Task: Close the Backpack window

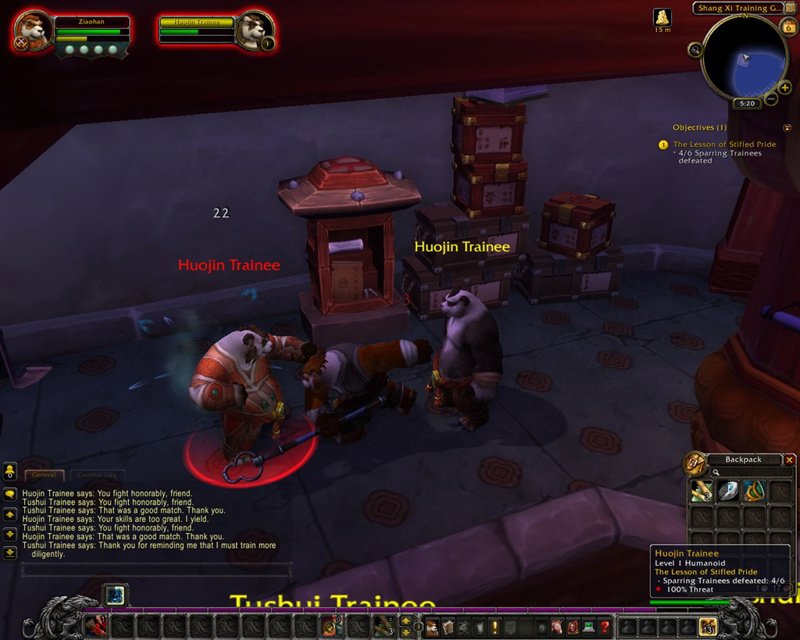Action: [788, 459]
